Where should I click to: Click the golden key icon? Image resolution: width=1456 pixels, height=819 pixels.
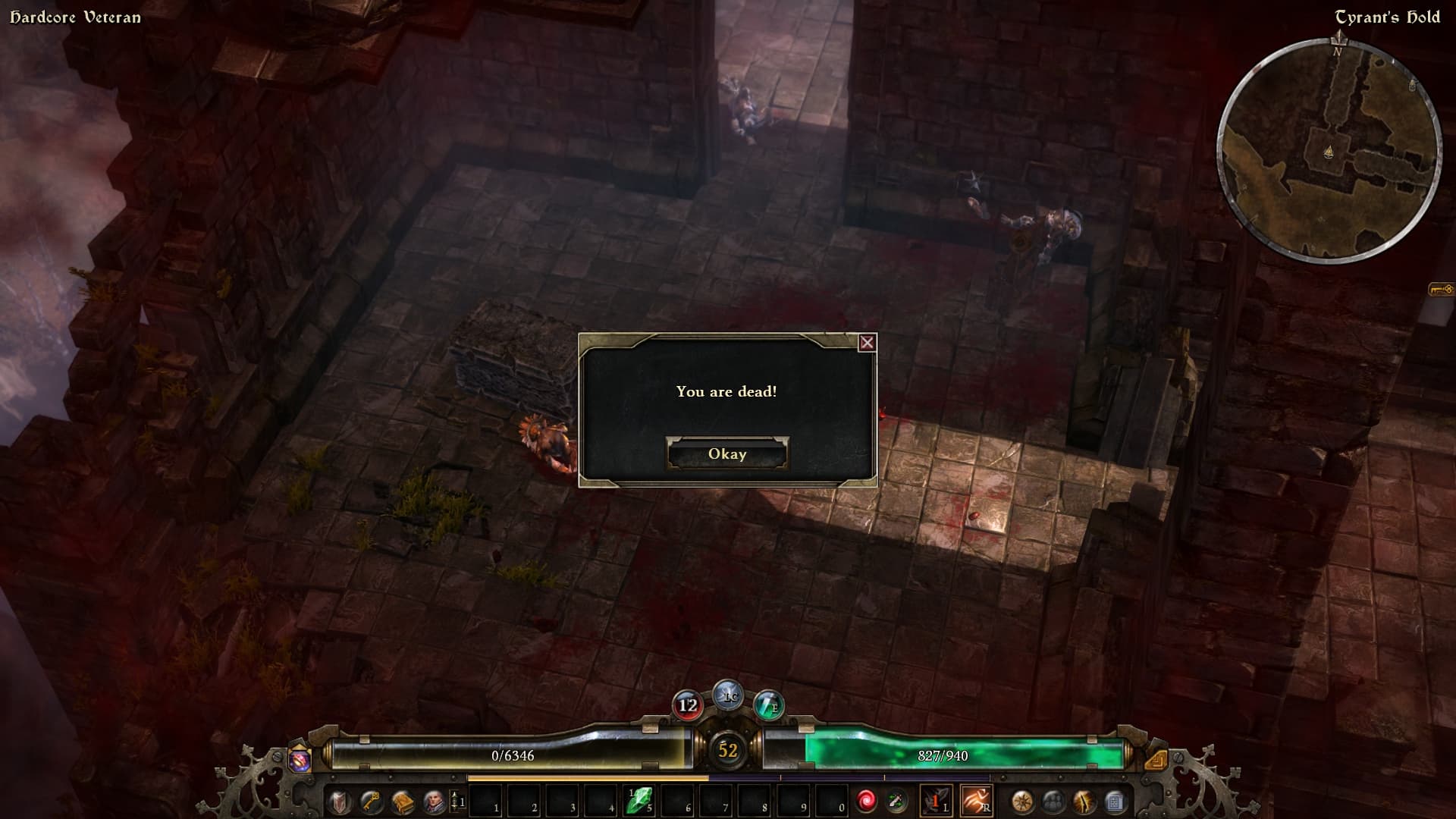(371, 802)
